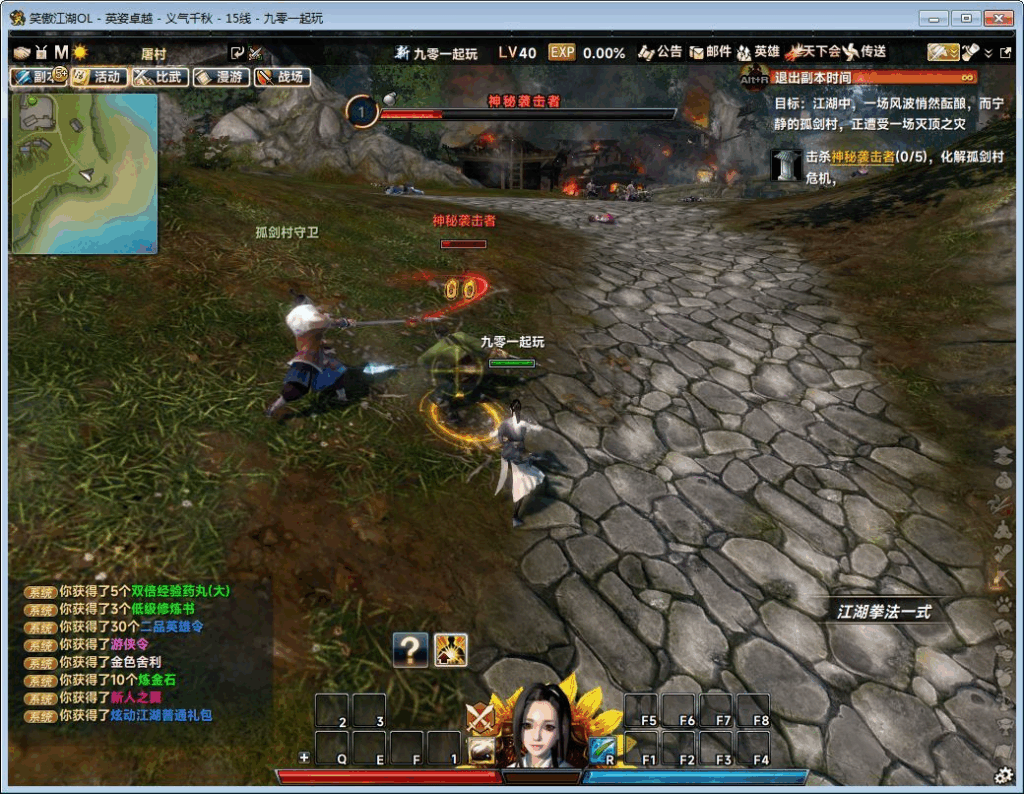1024x794 pixels.
Task: Open the 天下会 panel
Action: 814,52
